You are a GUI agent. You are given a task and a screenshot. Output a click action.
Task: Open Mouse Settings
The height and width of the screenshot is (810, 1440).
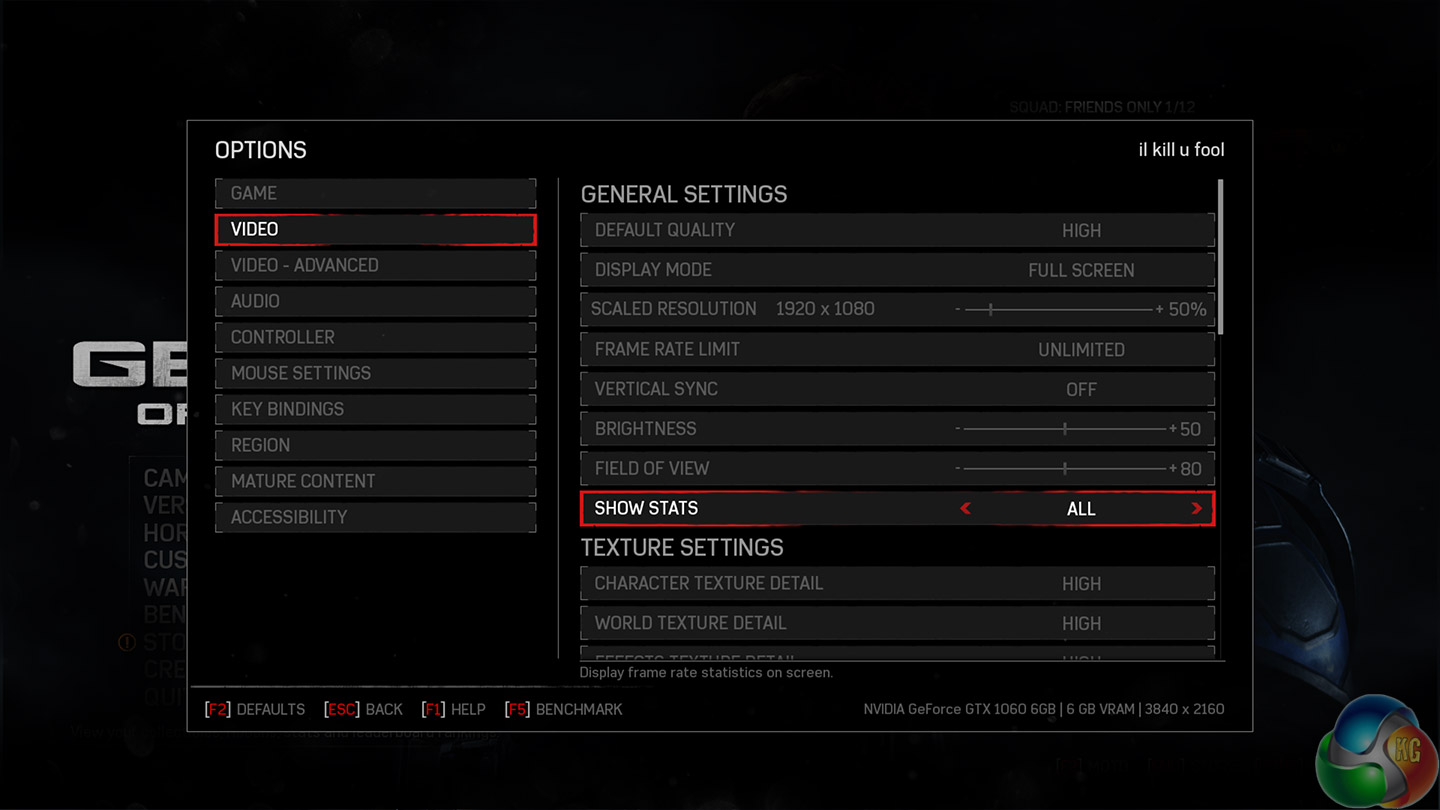[375, 373]
